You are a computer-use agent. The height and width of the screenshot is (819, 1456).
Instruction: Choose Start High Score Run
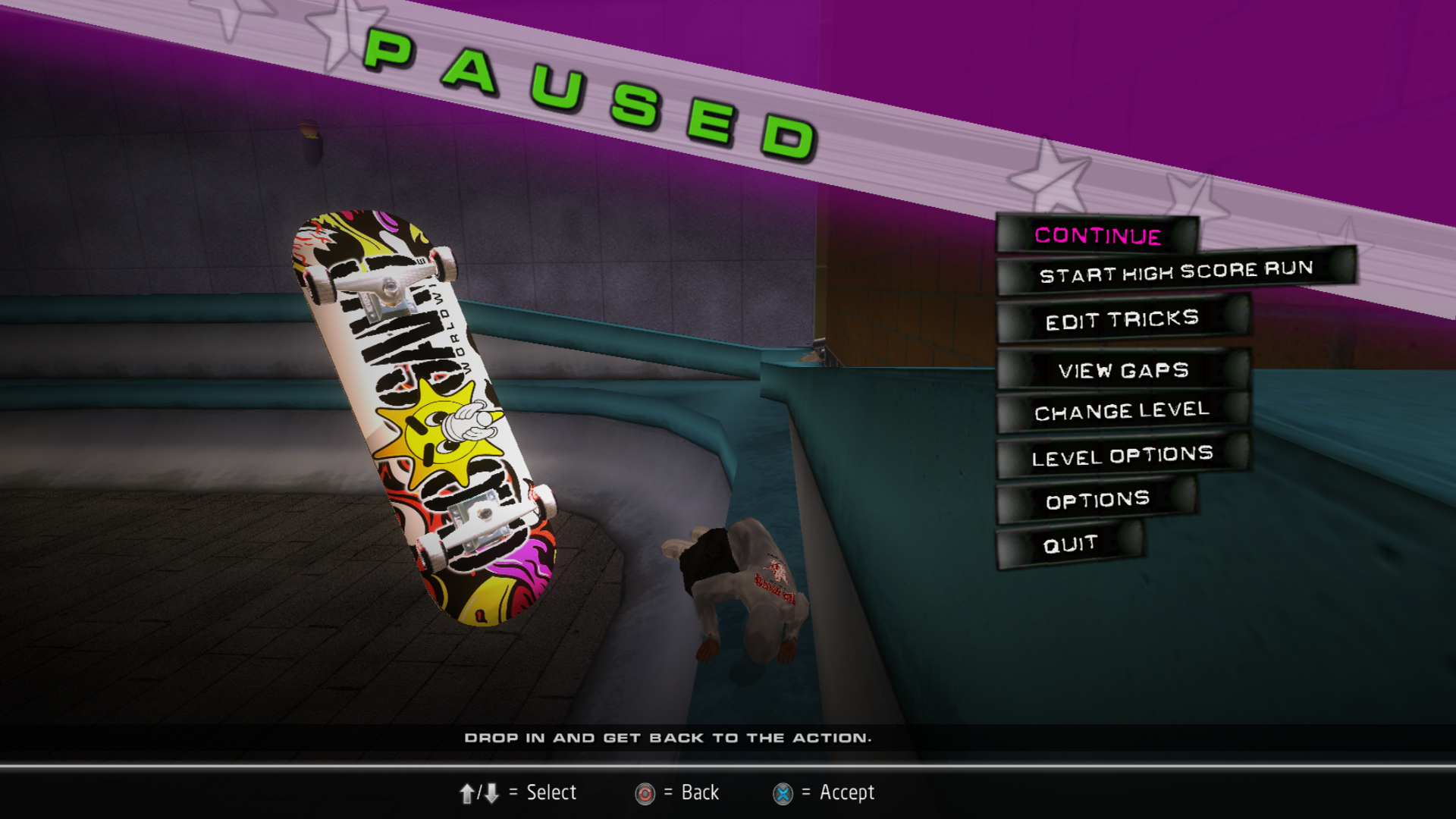(x=1175, y=271)
